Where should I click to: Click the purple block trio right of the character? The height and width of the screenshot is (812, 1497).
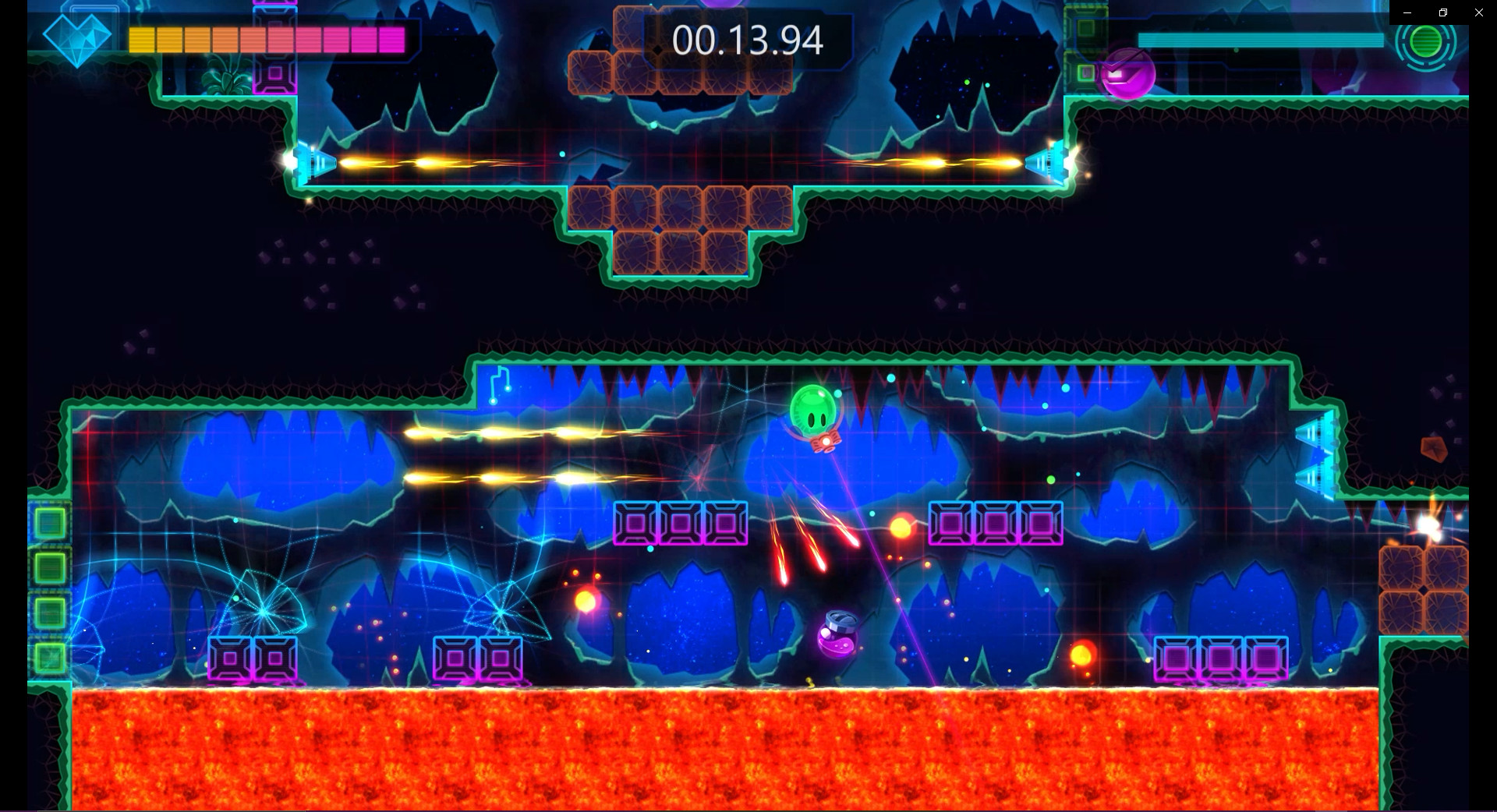pyautogui.click(x=996, y=523)
